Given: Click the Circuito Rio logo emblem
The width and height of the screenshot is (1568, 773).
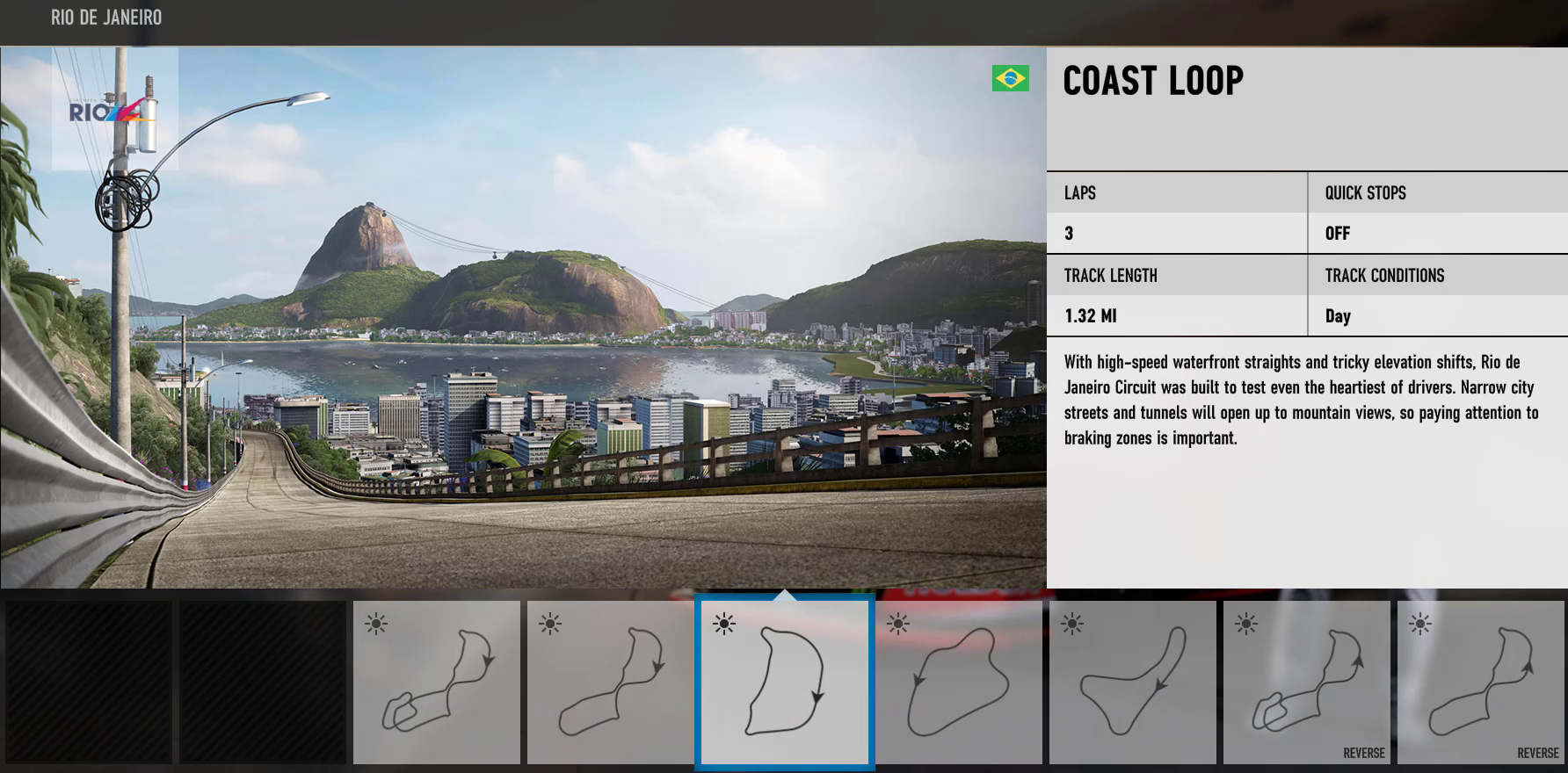Looking at the screenshot, I should click(x=107, y=109).
